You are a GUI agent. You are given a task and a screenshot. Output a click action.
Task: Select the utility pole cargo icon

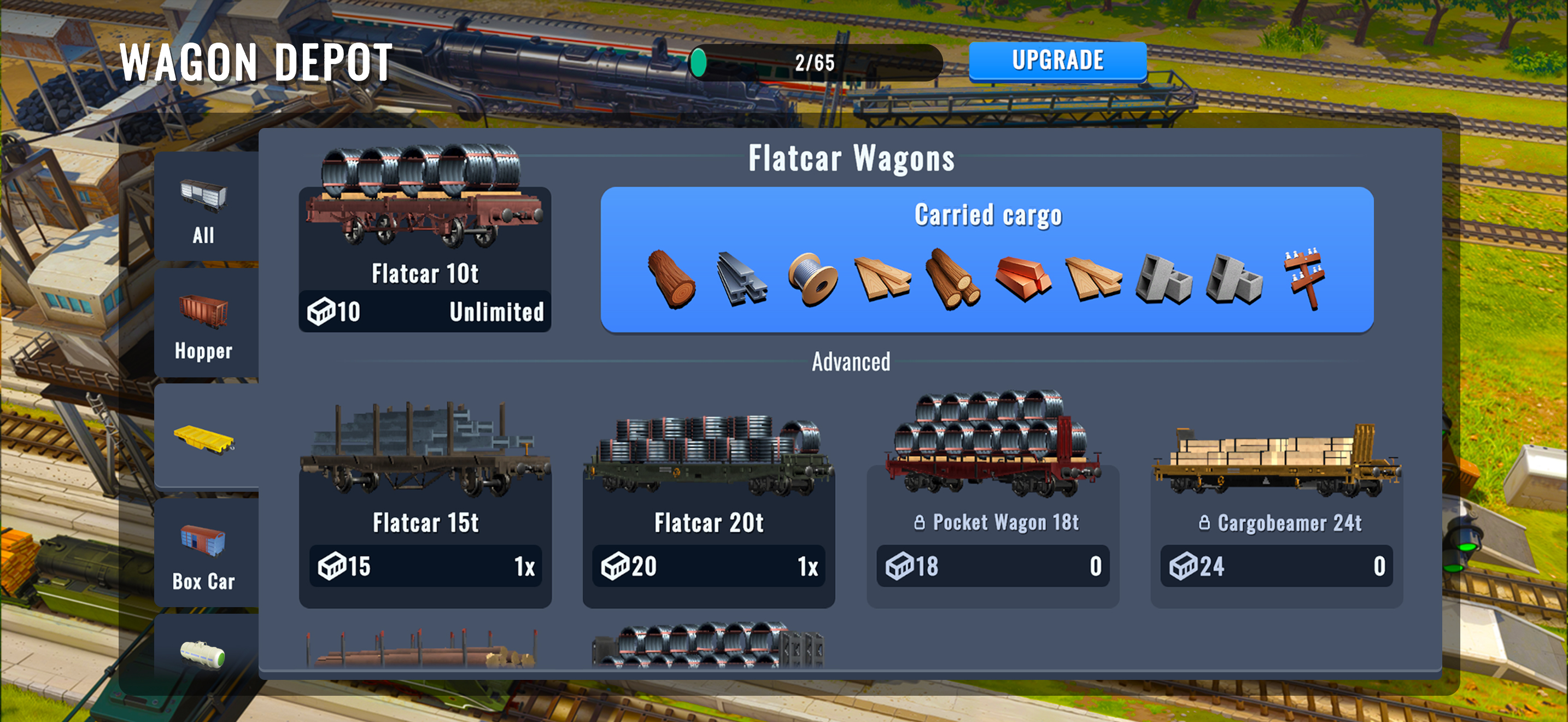coord(1303,279)
